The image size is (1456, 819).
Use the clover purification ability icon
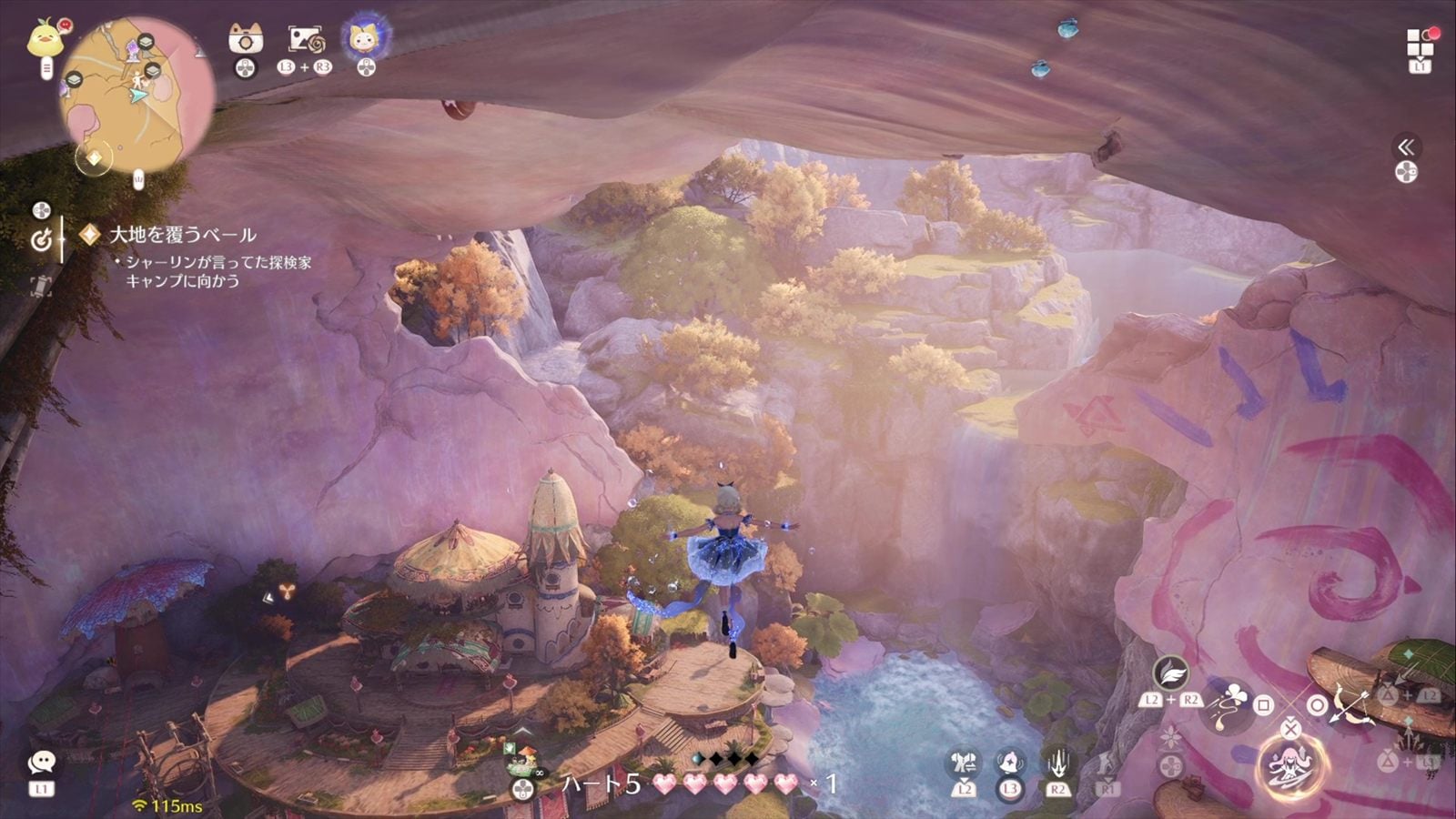point(1230,704)
